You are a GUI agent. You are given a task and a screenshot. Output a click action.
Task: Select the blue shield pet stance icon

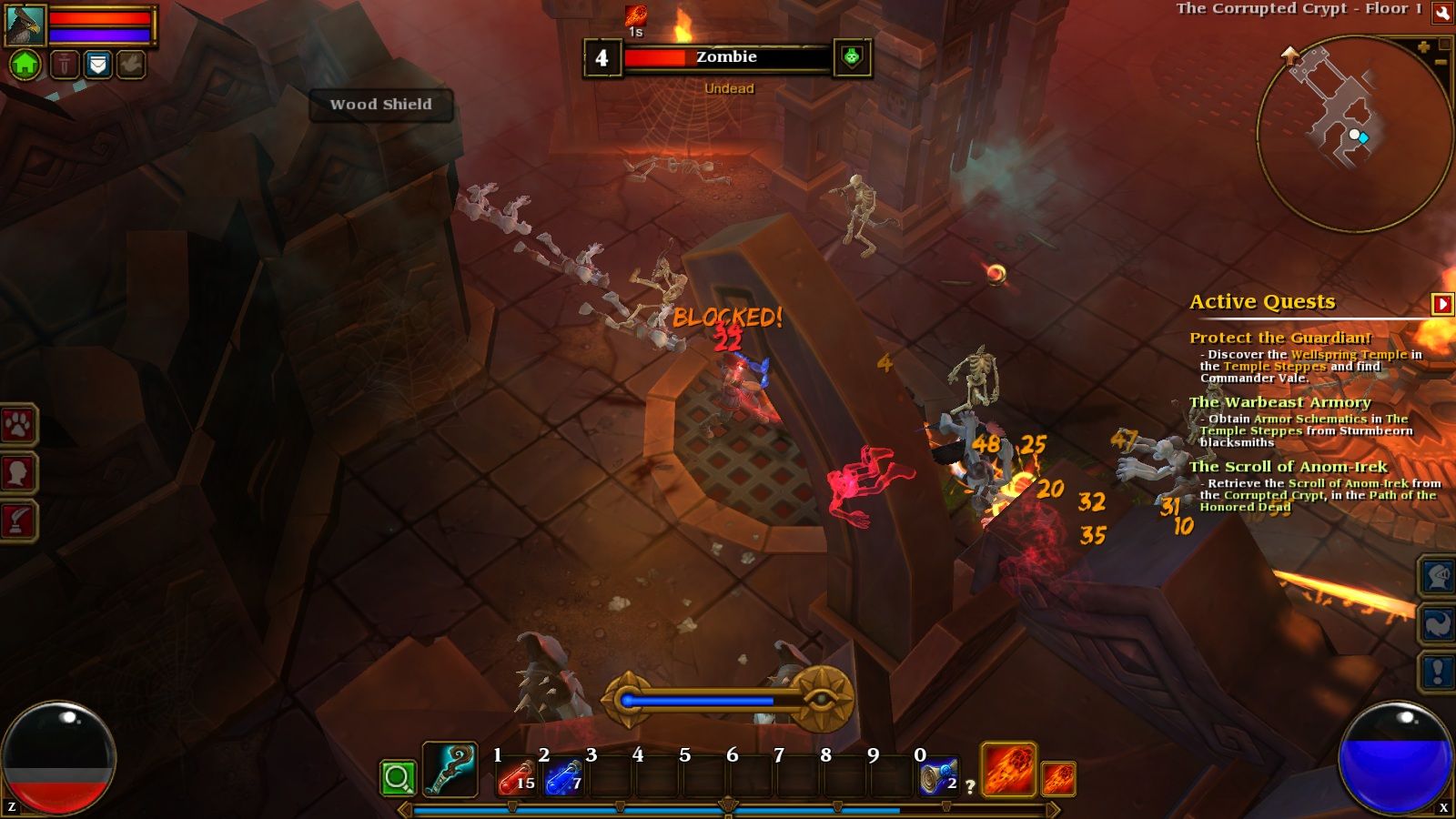pos(97,64)
